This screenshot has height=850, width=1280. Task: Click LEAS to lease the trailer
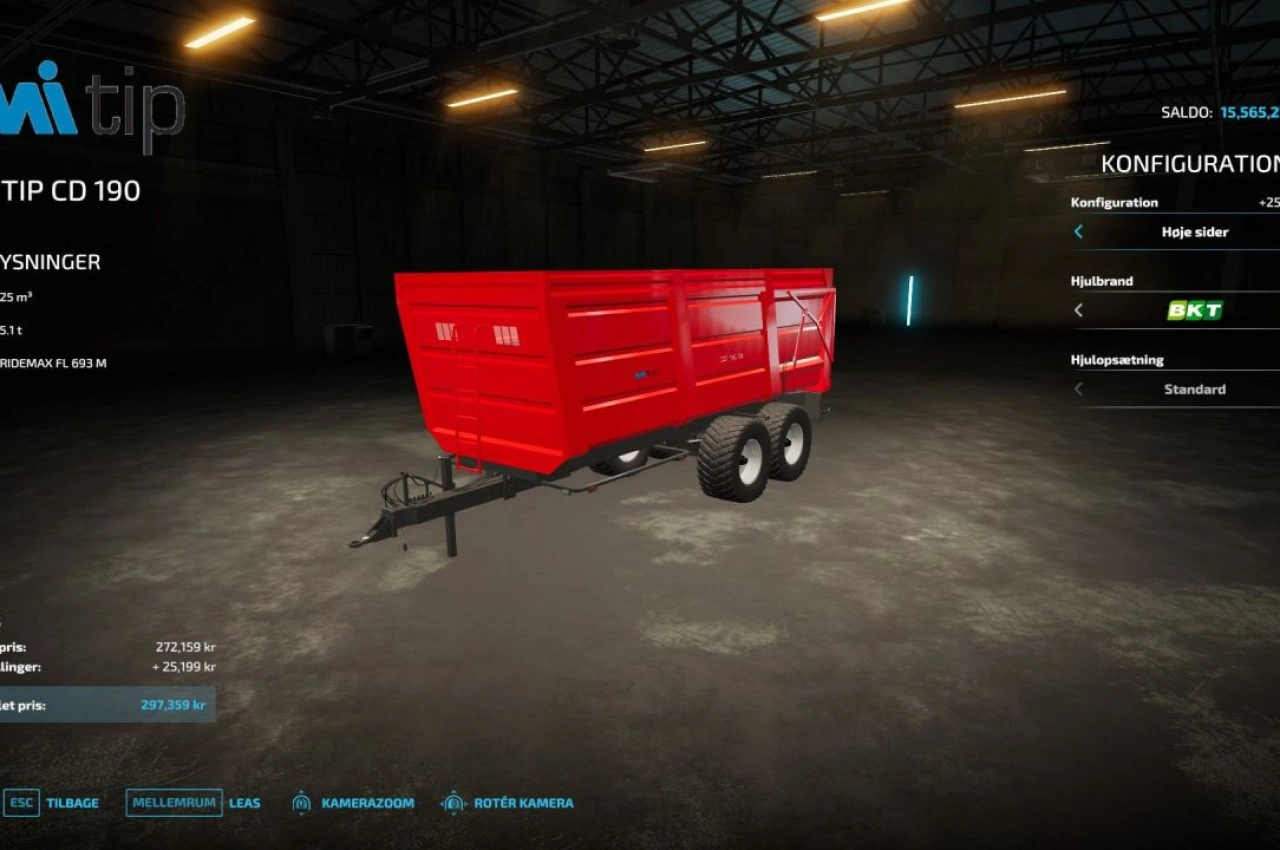245,802
